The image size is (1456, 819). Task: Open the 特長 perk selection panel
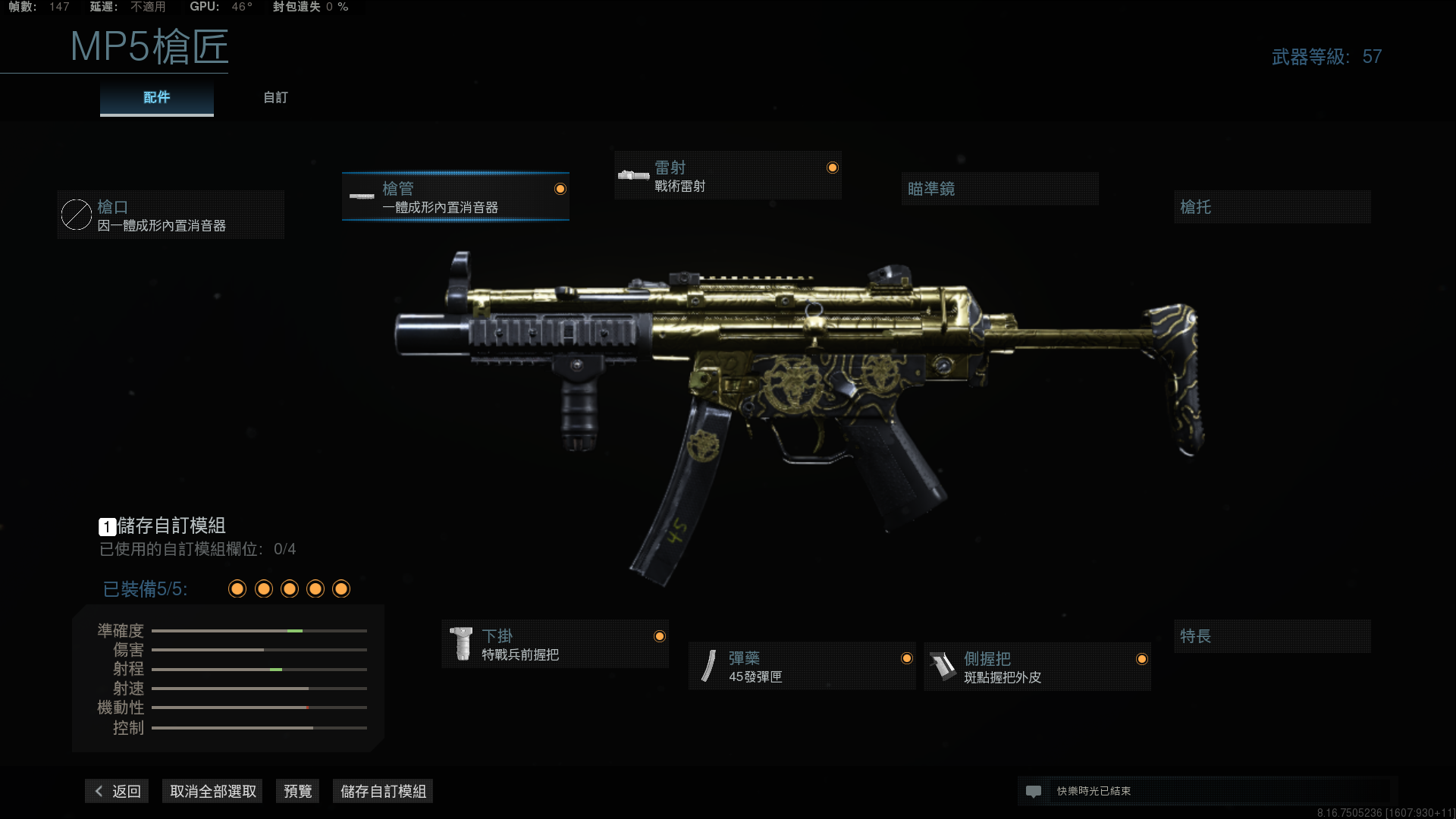click(x=1272, y=636)
